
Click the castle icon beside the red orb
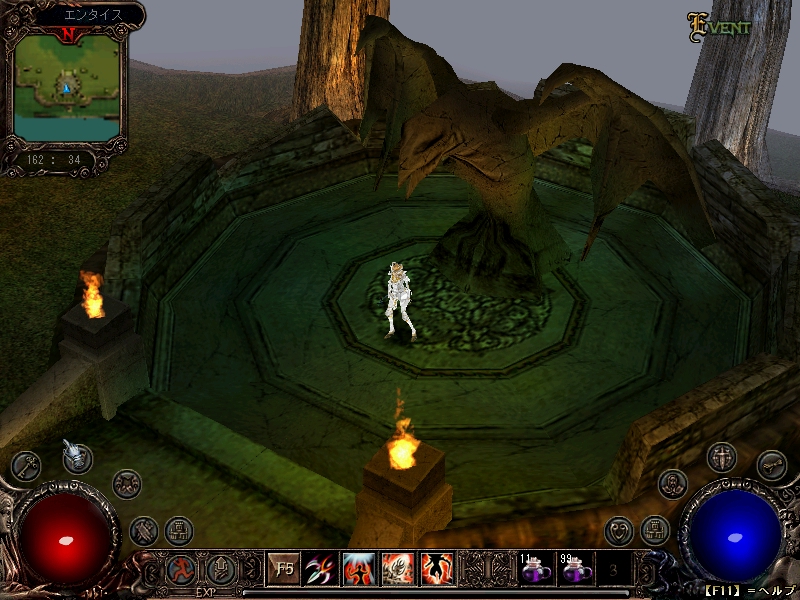(x=179, y=529)
